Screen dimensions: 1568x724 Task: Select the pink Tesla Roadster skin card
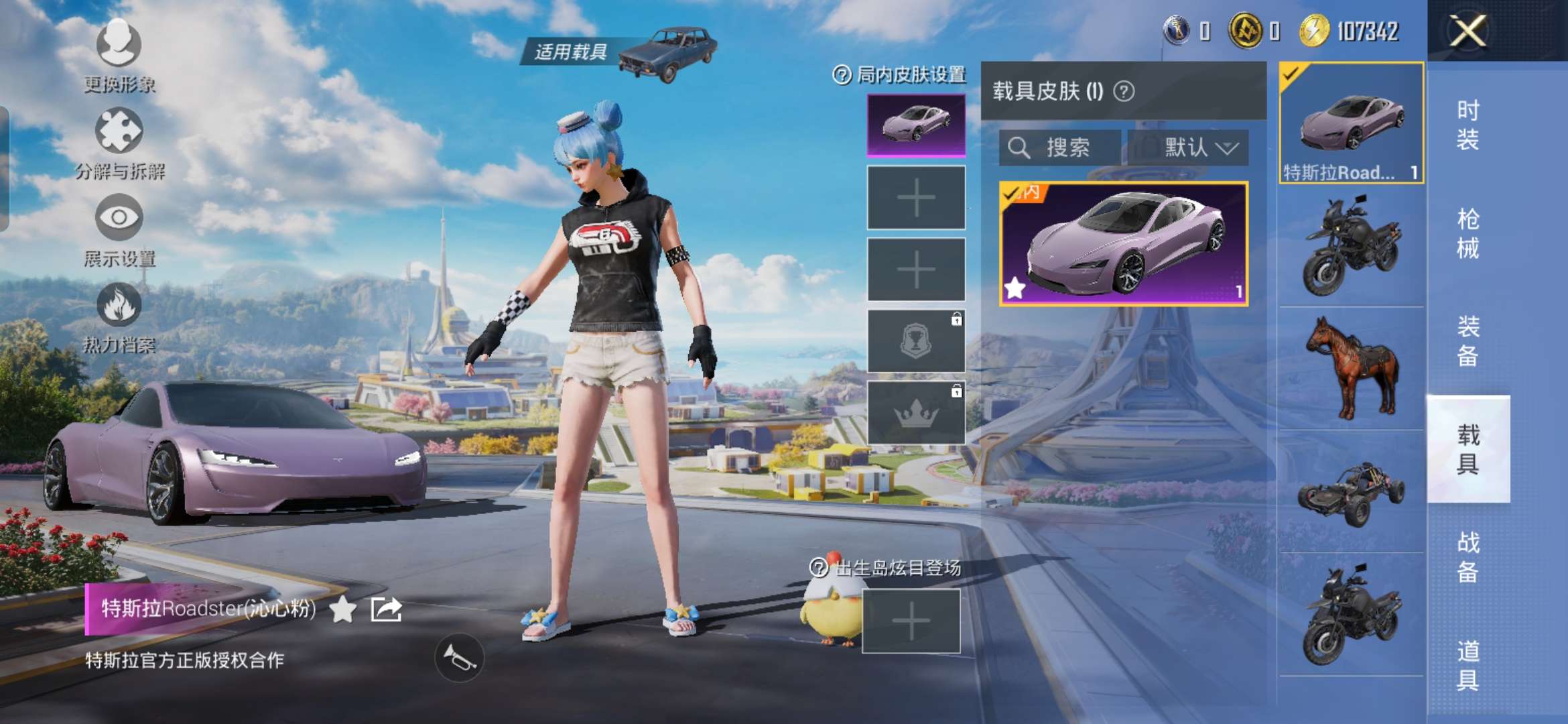tap(1123, 244)
